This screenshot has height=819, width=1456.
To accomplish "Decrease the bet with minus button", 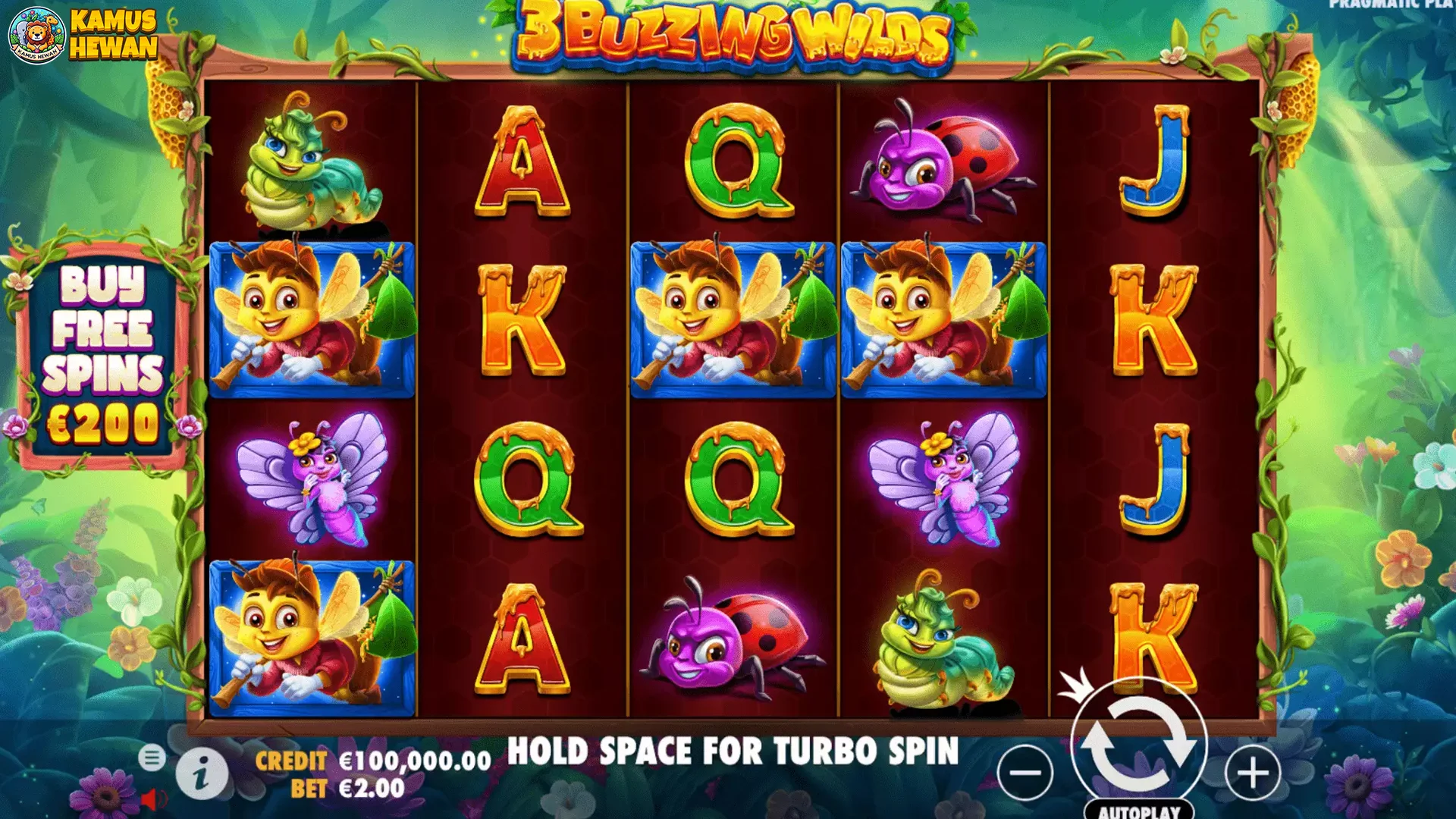I will pyautogui.click(x=1026, y=773).
